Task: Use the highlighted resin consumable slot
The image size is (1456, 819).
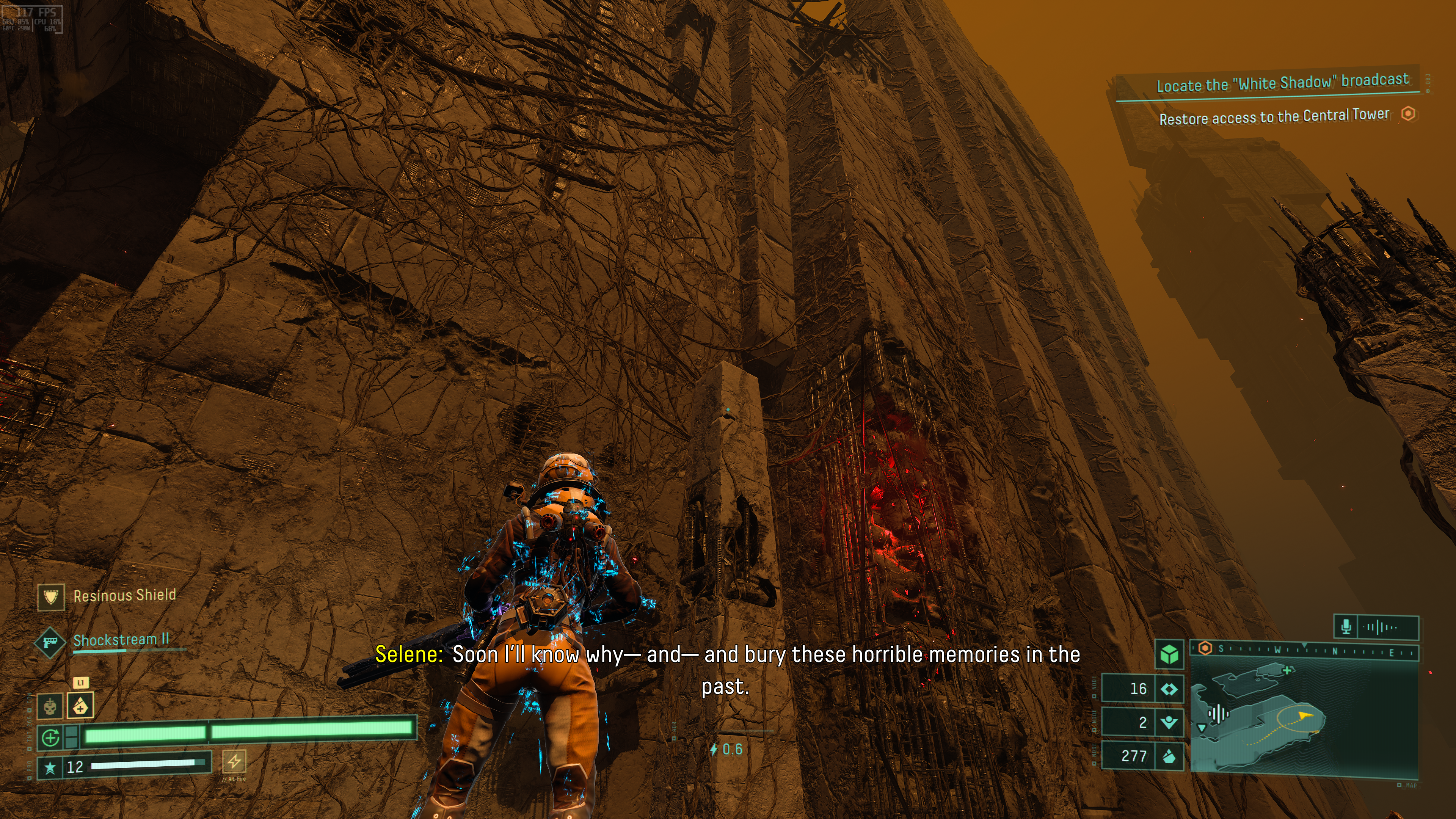Action: (x=80, y=705)
